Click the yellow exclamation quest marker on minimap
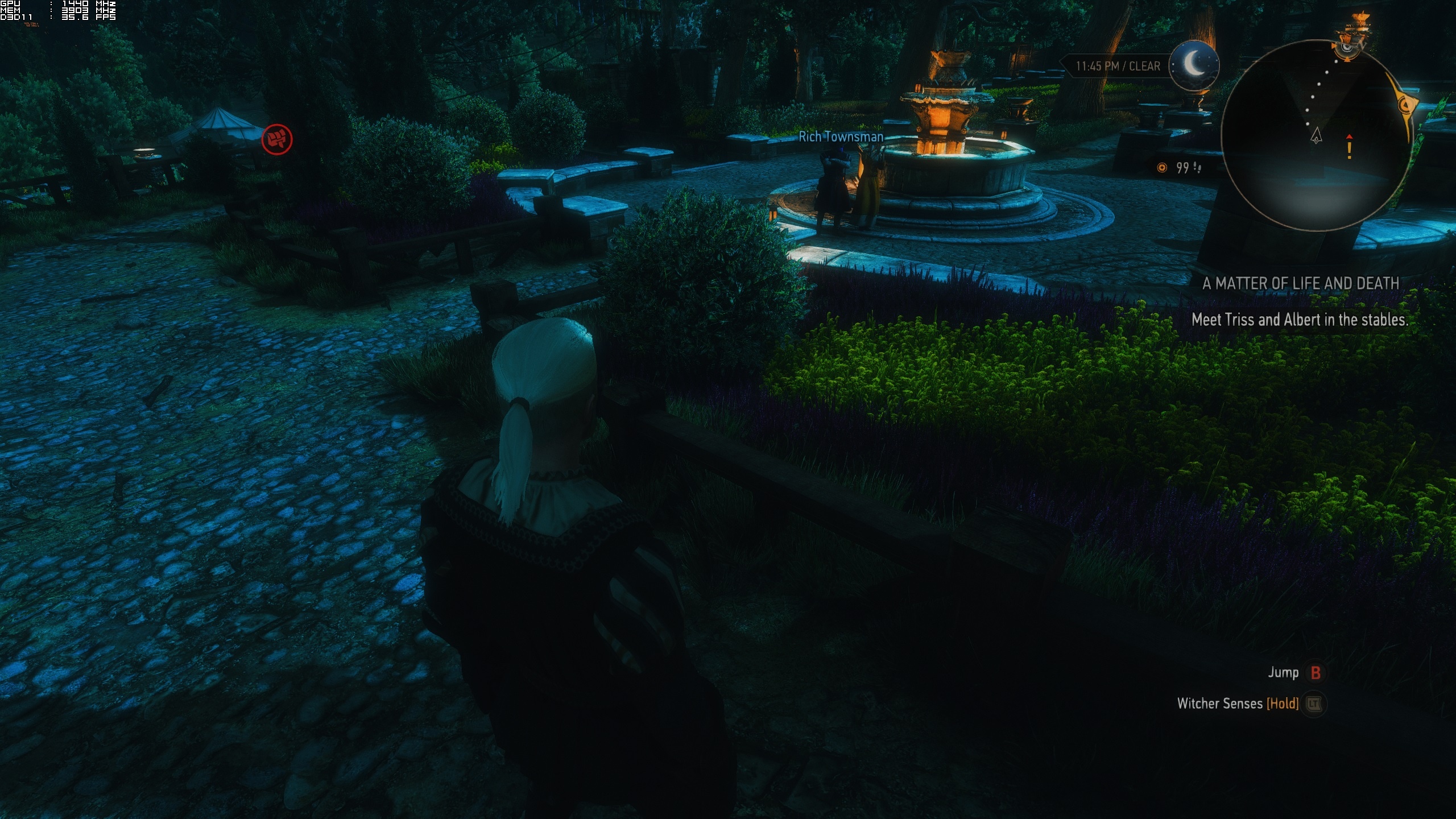Image resolution: width=1456 pixels, height=819 pixels. (1349, 147)
